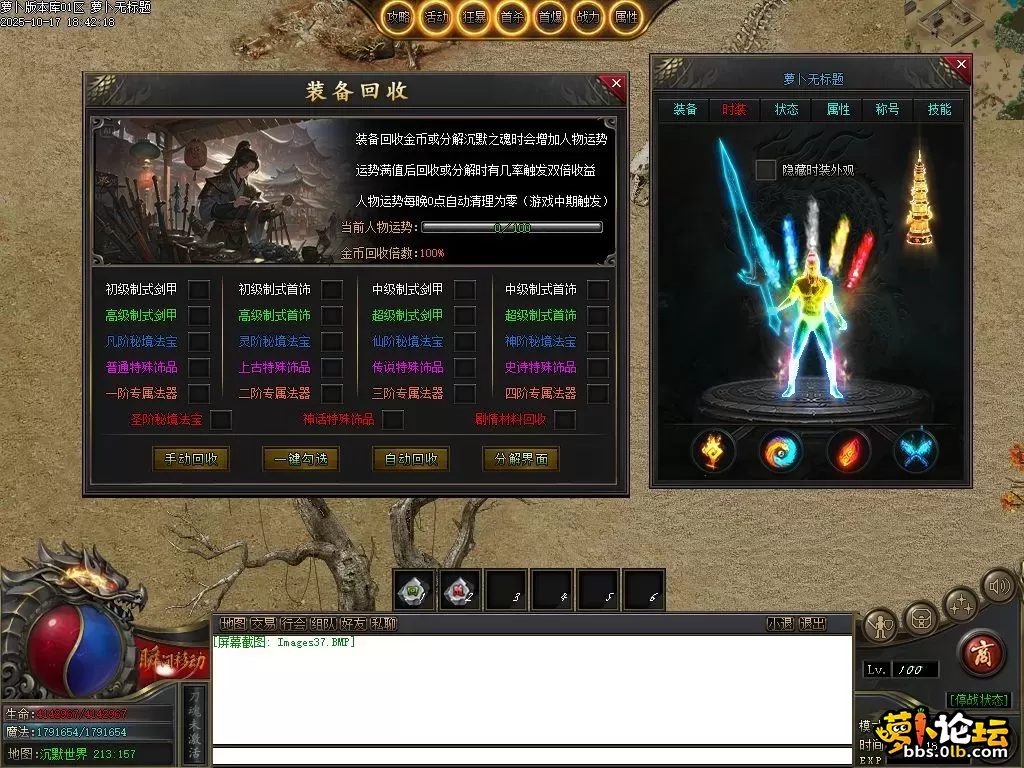Tick the 超级制式首饰 checkbox
Image resolution: width=1024 pixels, height=768 pixels.
[597, 316]
